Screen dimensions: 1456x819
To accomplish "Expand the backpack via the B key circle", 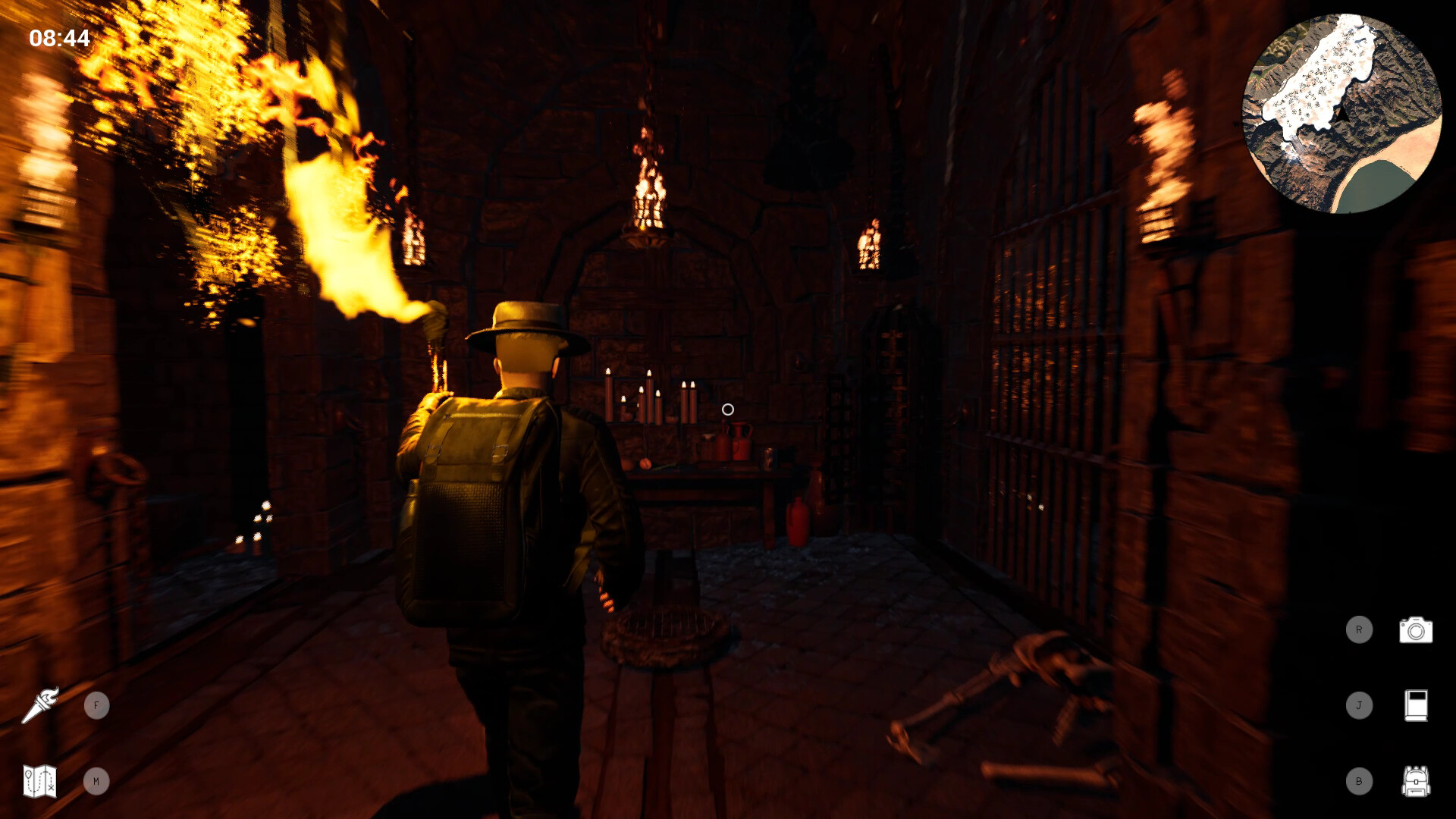I will pyautogui.click(x=1361, y=780).
